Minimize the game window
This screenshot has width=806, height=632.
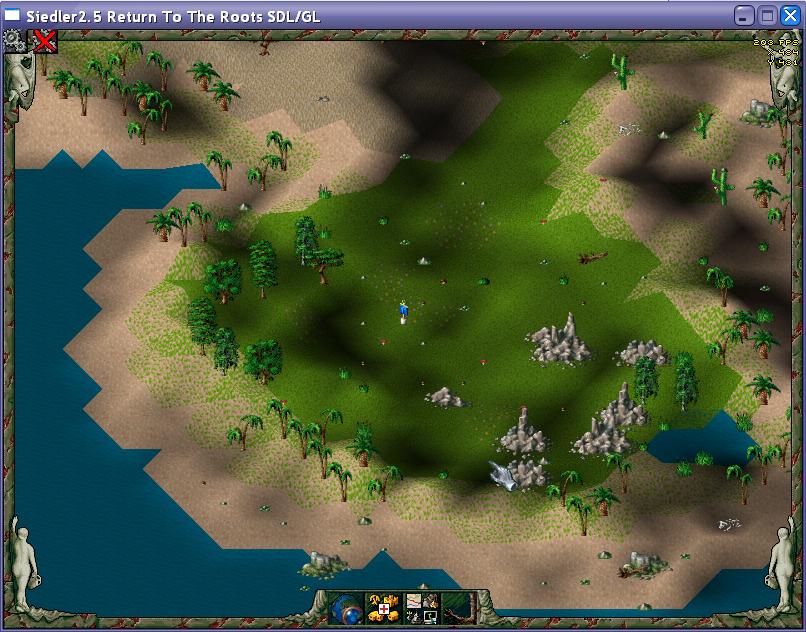pos(745,15)
